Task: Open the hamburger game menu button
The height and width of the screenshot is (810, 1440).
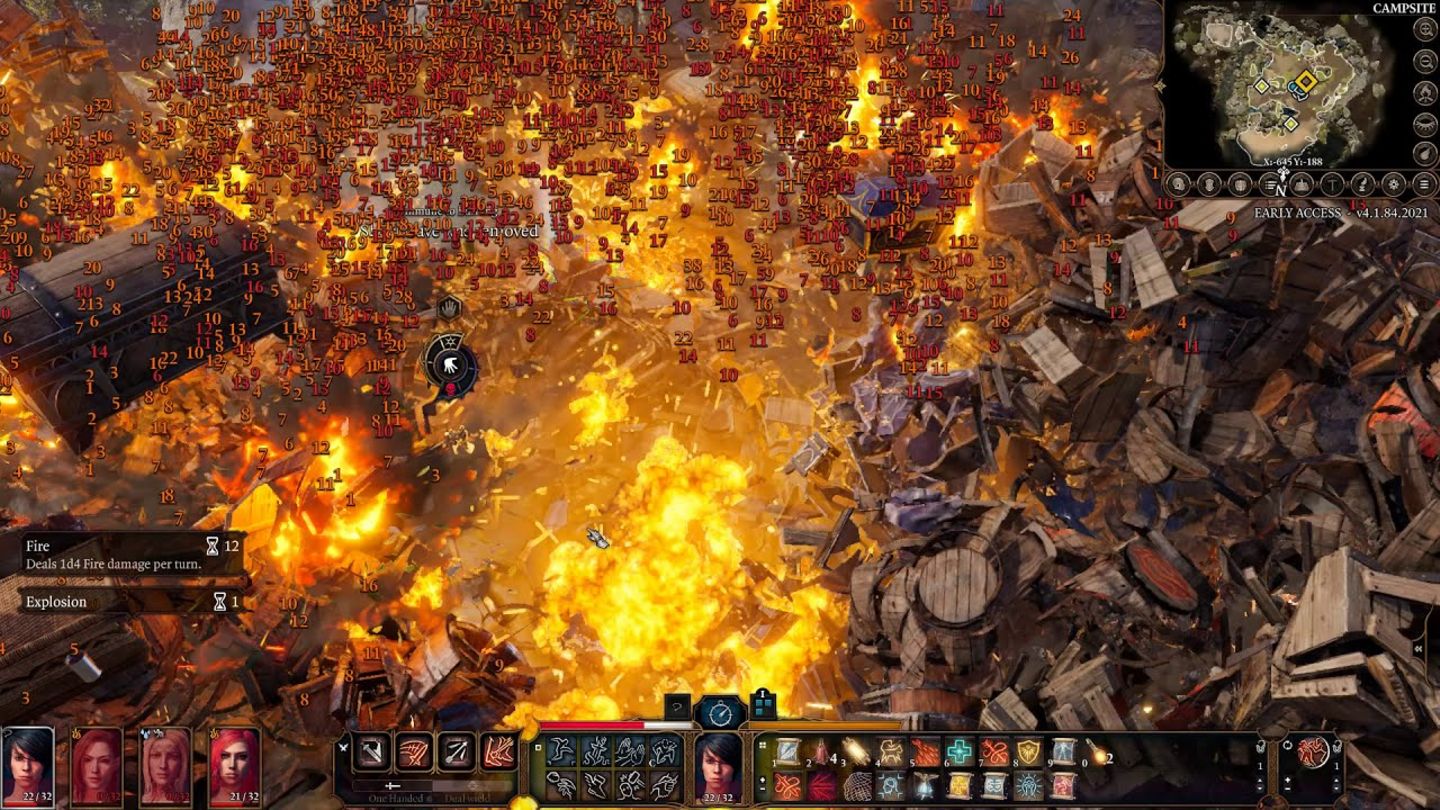Action: pyautogui.click(x=1424, y=184)
